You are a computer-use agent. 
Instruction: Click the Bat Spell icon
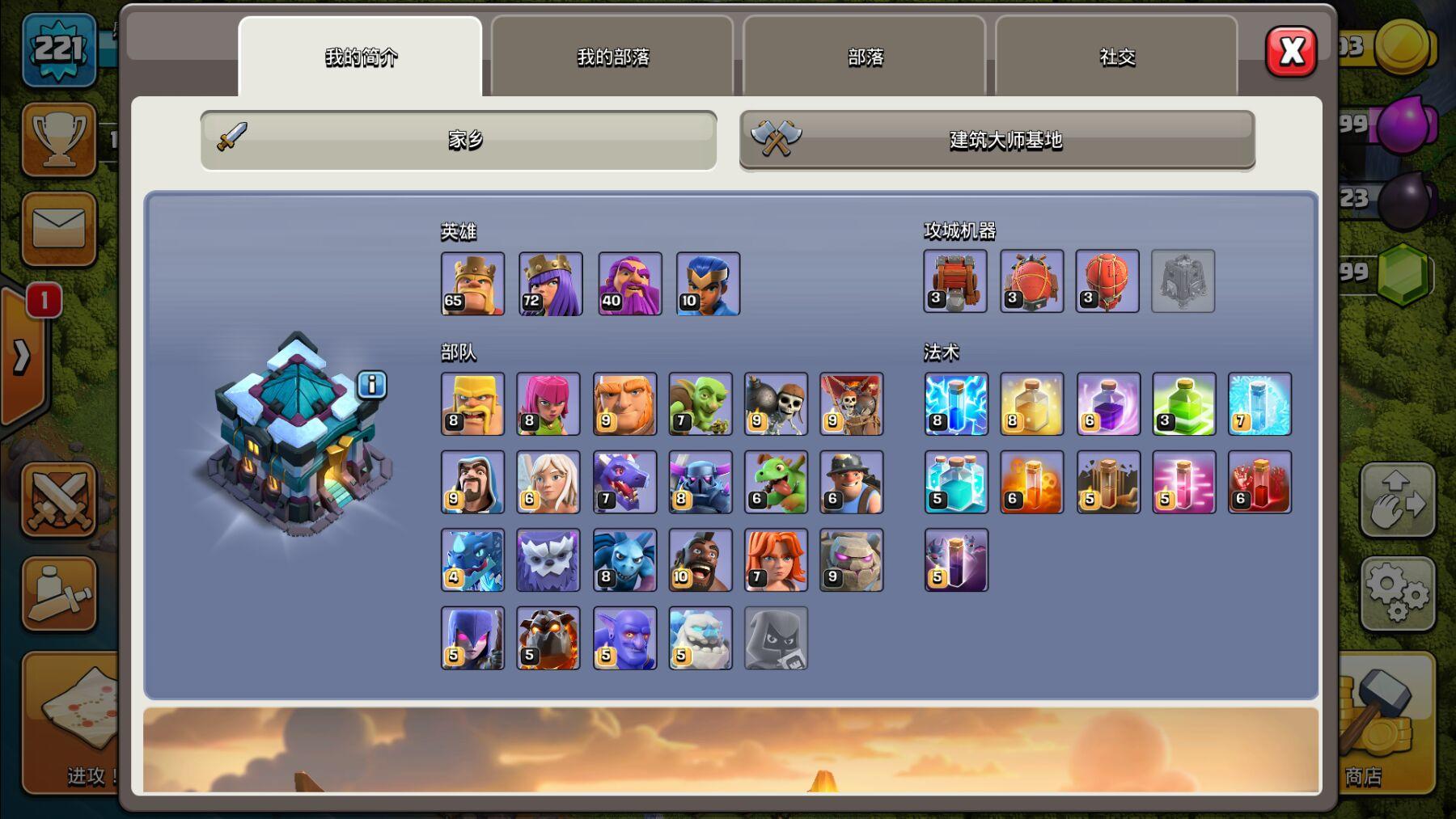(955, 560)
